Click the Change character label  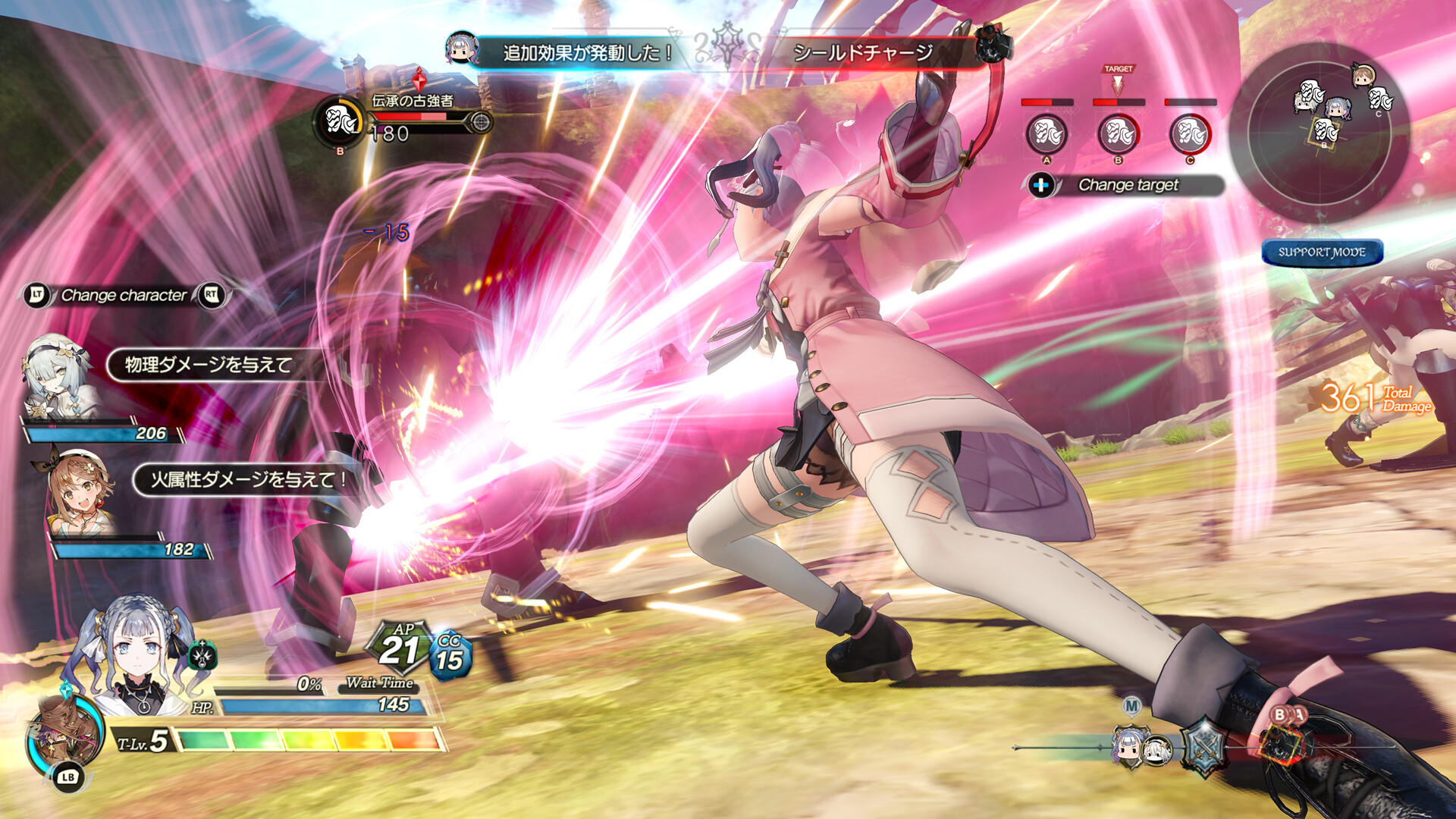[x=124, y=295]
